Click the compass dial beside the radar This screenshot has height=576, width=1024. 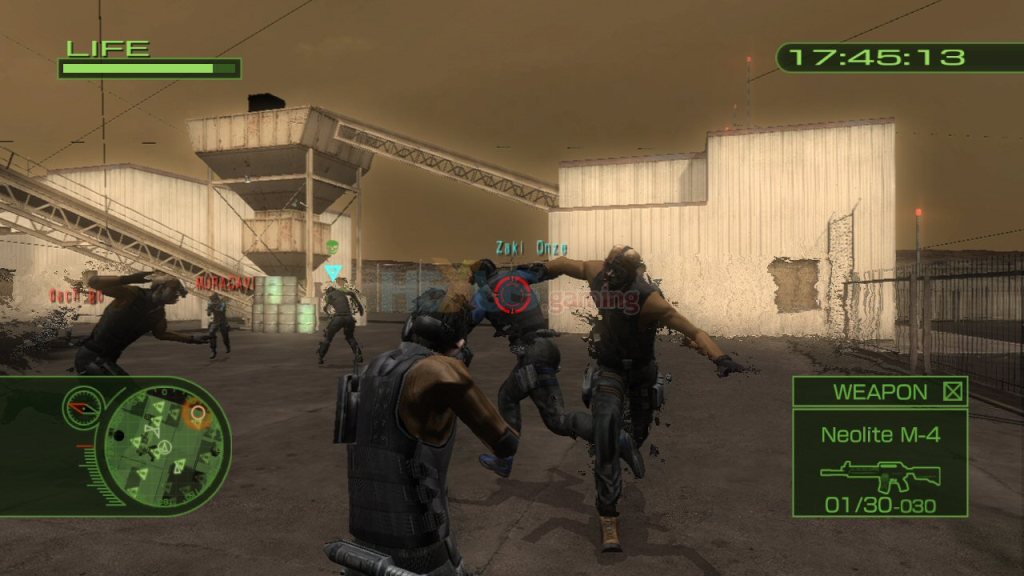[x=82, y=407]
